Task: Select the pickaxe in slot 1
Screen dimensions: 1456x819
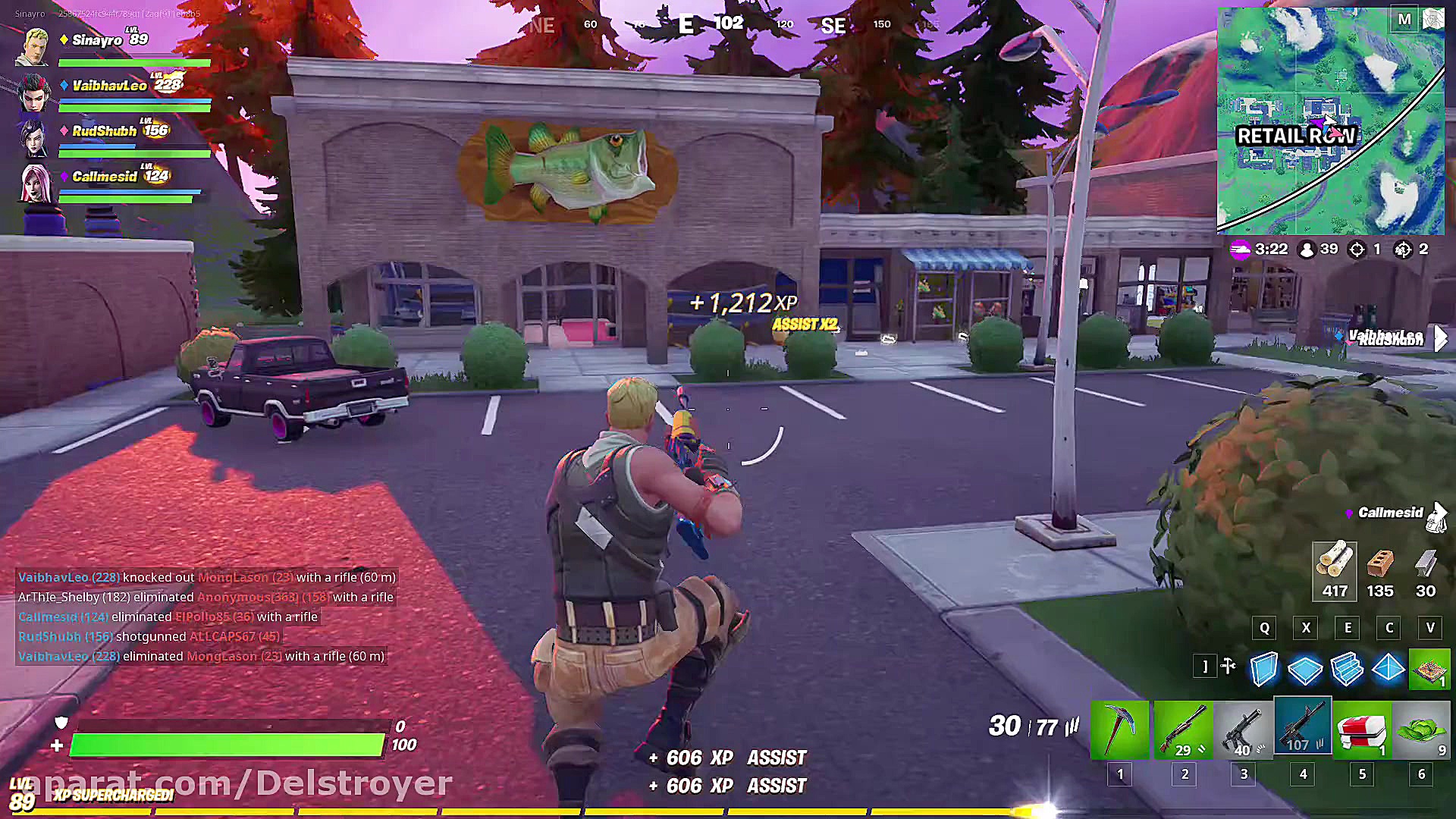Action: [x=1120, y=728]
